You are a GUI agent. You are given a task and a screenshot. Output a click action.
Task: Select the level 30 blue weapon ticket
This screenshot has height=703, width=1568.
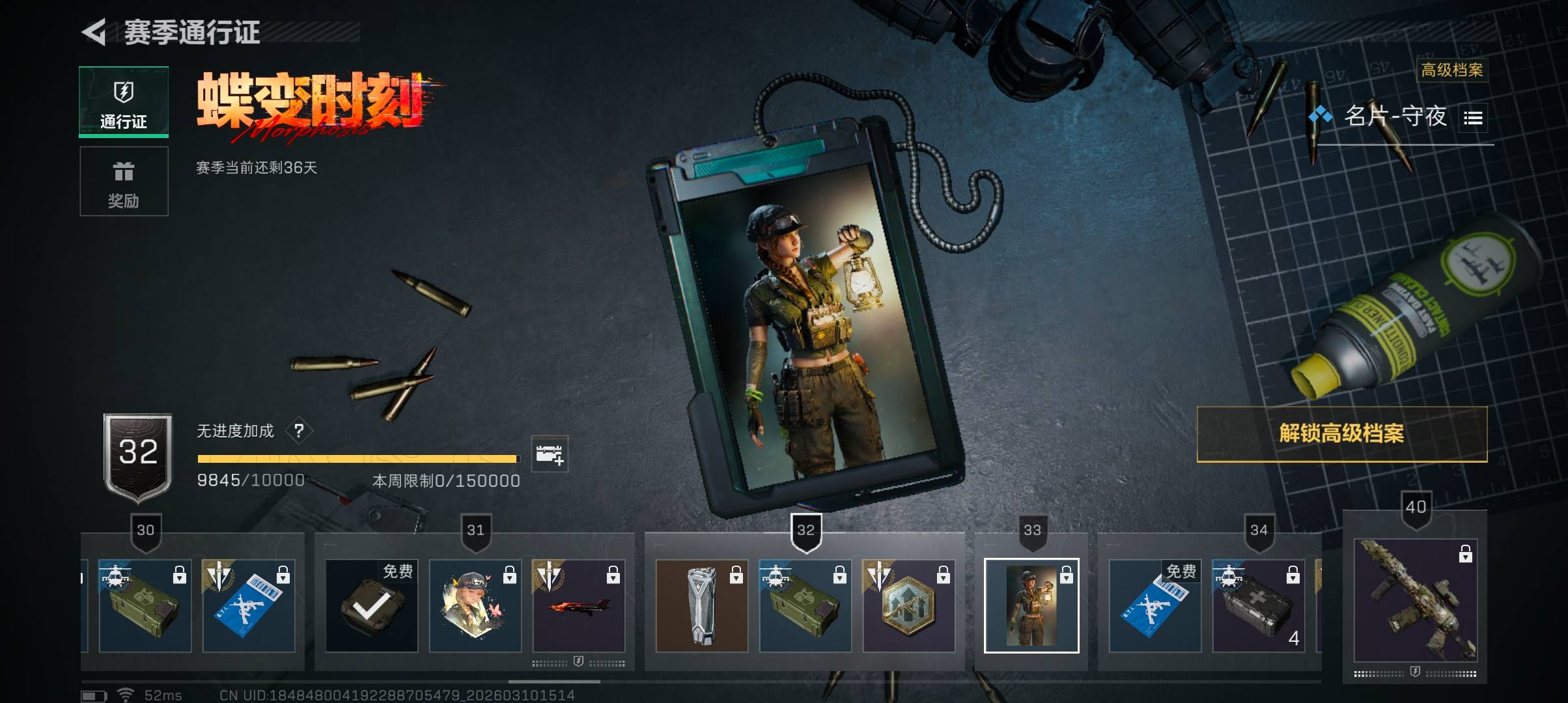248,606
